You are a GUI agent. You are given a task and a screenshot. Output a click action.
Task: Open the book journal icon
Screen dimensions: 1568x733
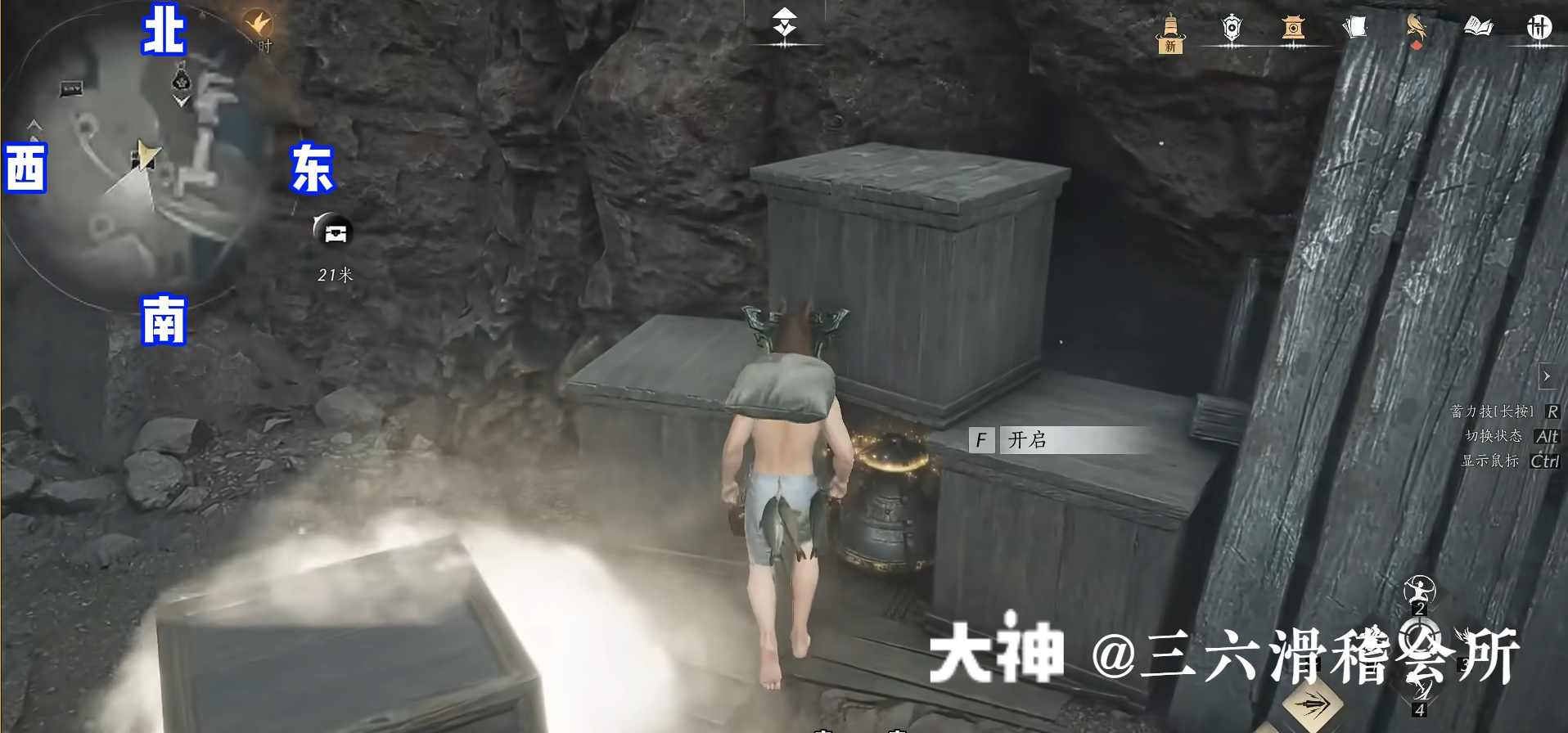(1479, 27)
